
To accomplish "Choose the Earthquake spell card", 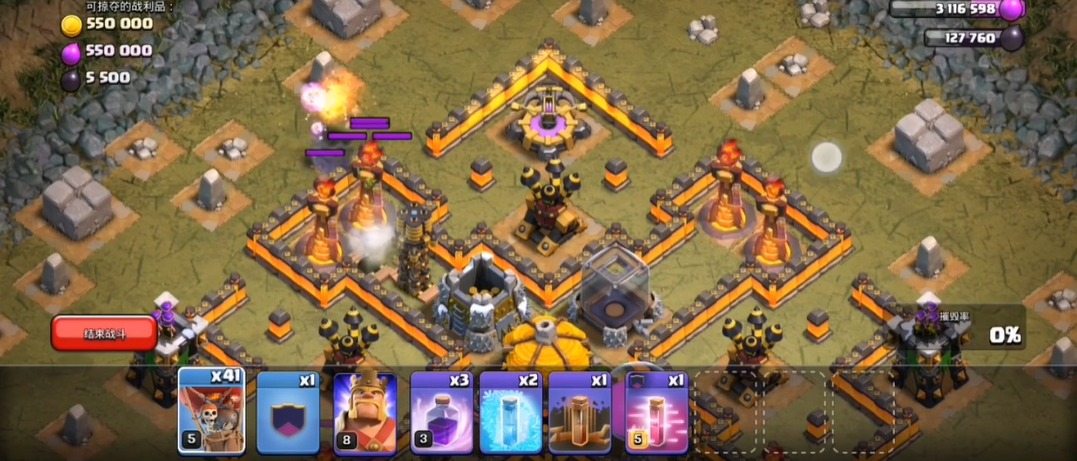I will click(579, 412).
